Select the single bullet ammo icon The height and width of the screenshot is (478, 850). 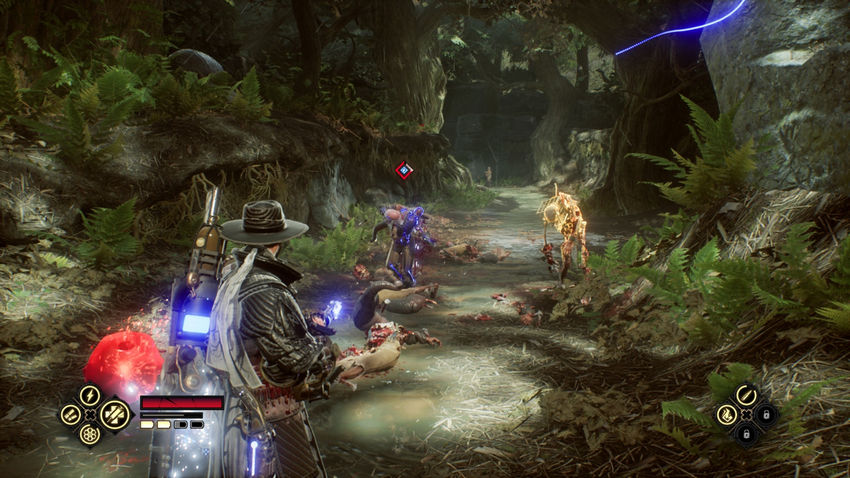[746, 395]
